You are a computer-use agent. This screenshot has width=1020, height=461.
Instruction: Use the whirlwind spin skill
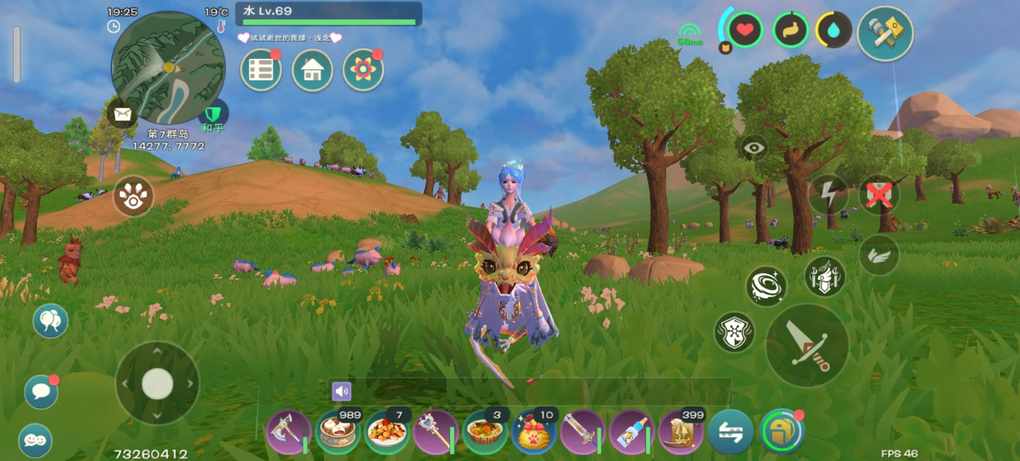(x=766, y=286)
